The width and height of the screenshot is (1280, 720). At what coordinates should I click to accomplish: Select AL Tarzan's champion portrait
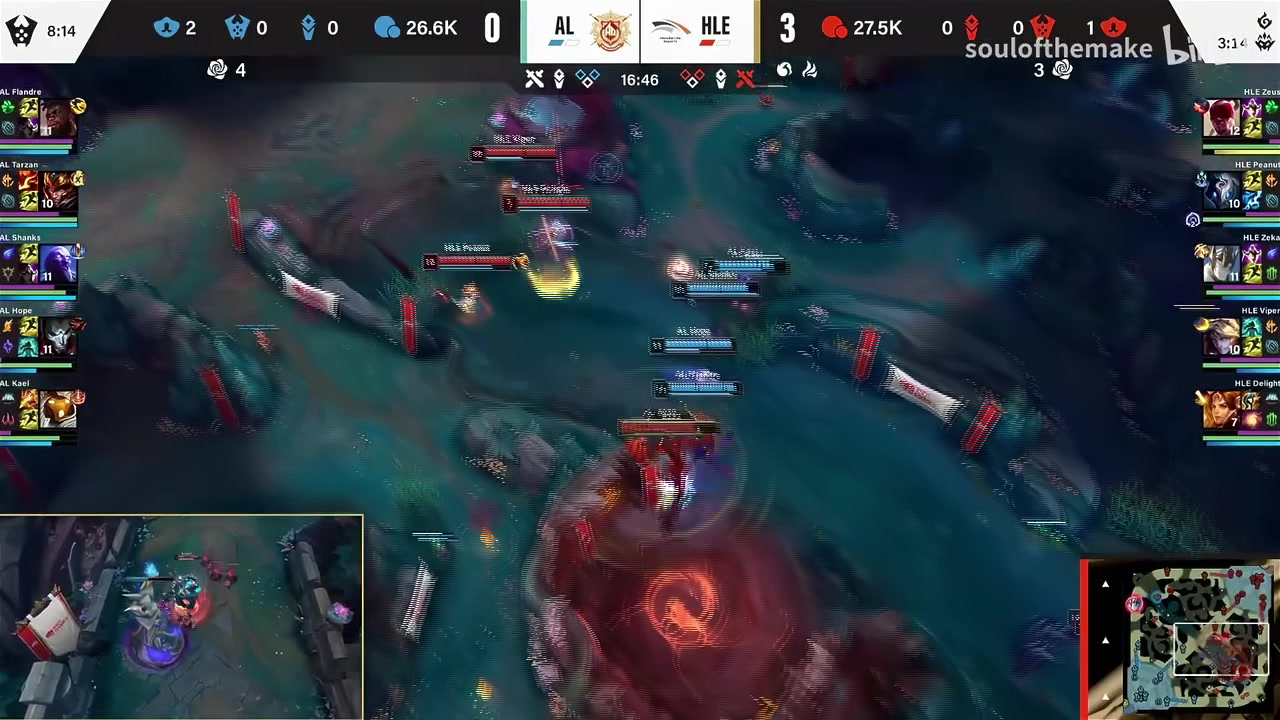[x=58, y=191]
